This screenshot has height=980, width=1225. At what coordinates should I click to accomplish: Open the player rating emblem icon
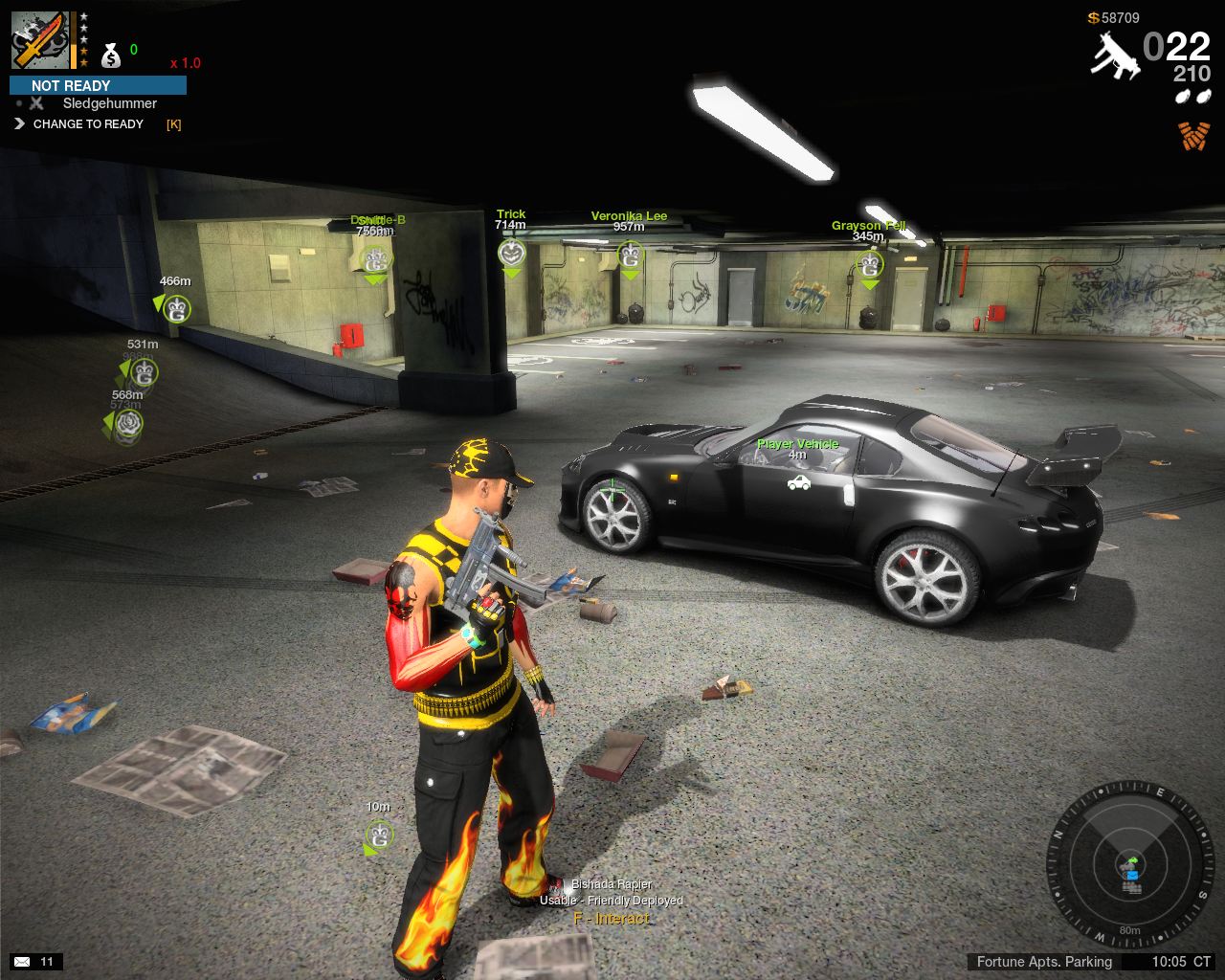coord(39,40)
